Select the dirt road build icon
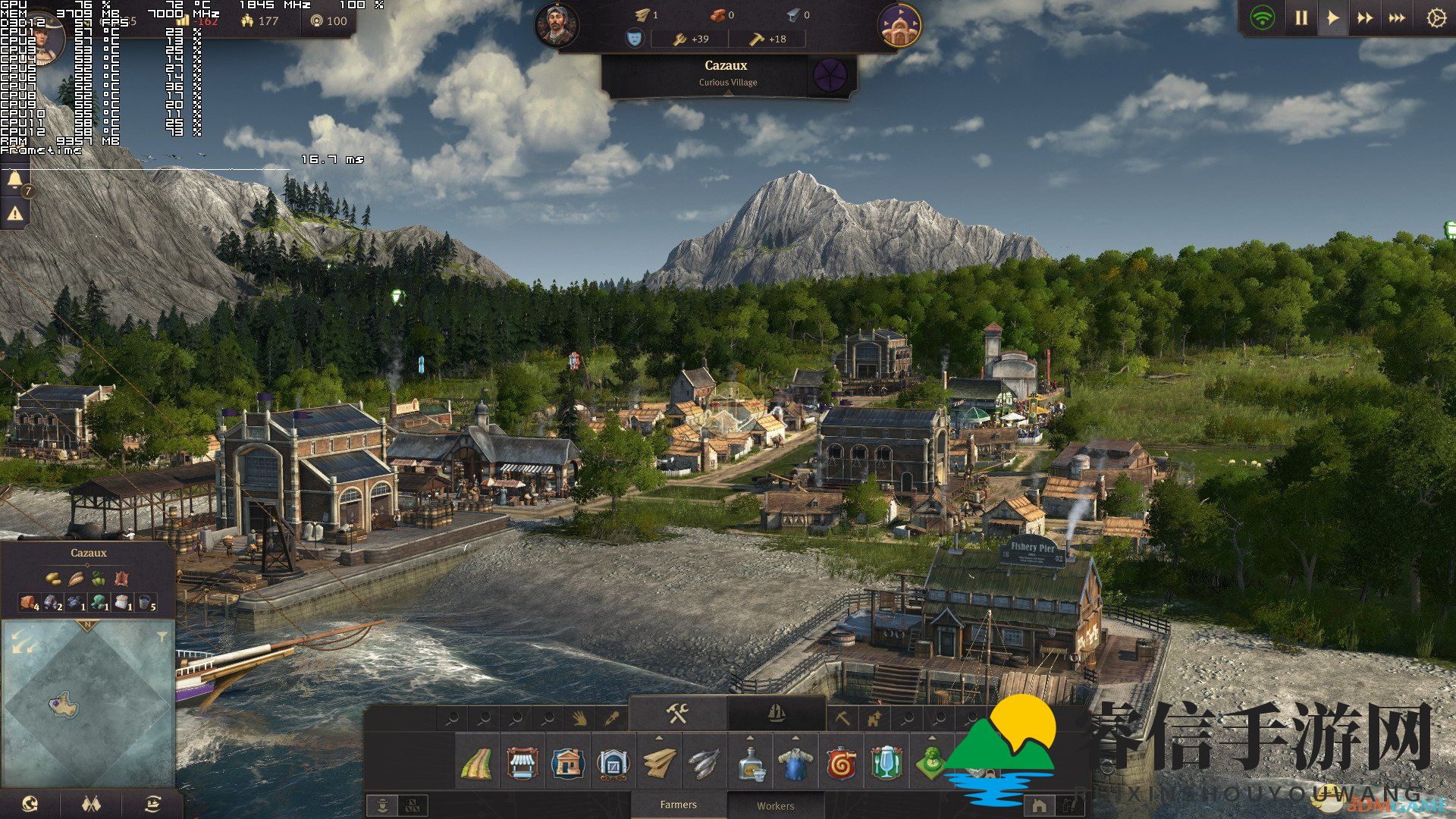This screenshot has width=1456, height=819. click(476, 764)
